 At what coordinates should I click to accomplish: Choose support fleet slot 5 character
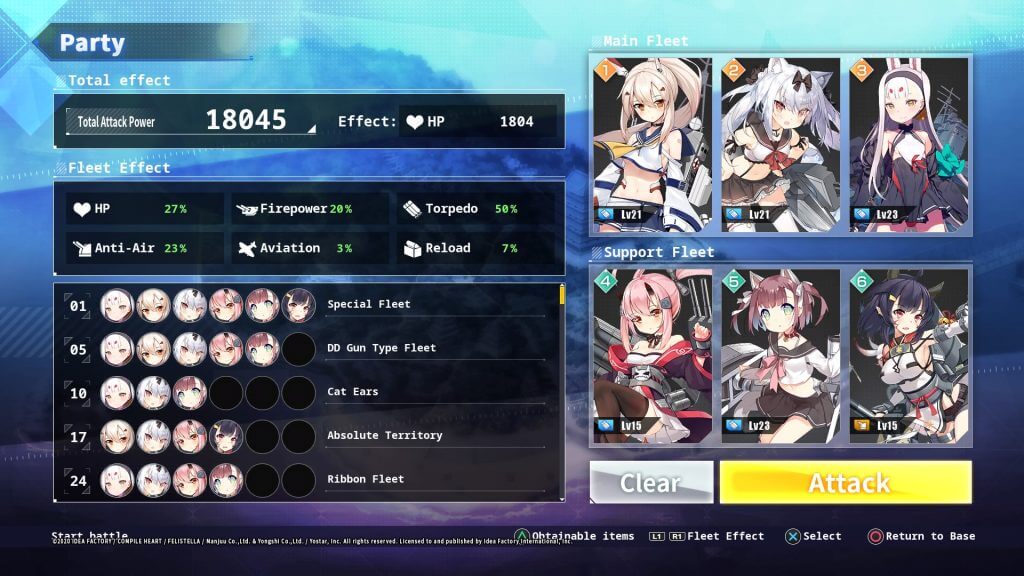coord(781,355)
